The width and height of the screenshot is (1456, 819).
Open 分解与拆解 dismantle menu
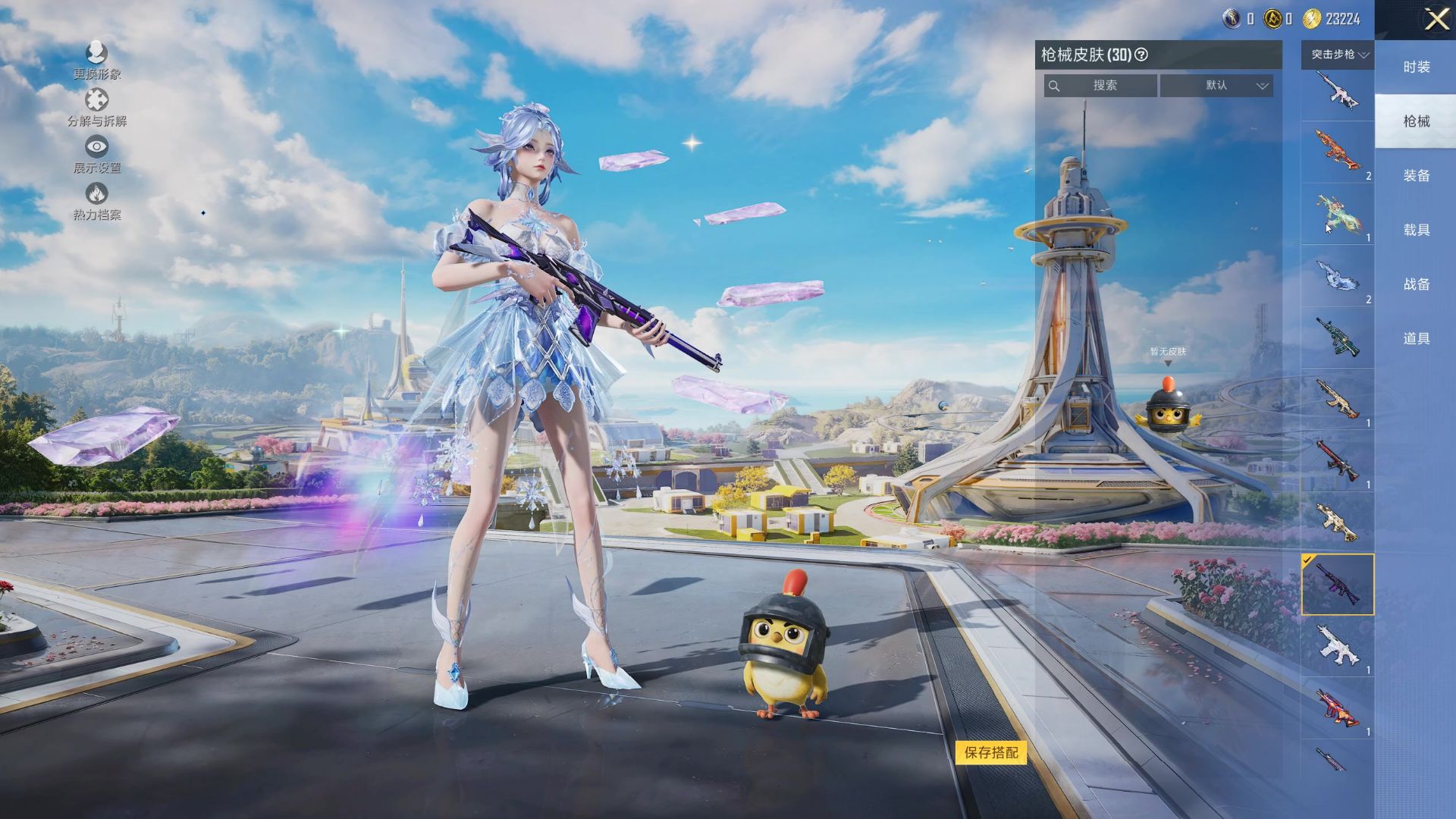[97, 107]
